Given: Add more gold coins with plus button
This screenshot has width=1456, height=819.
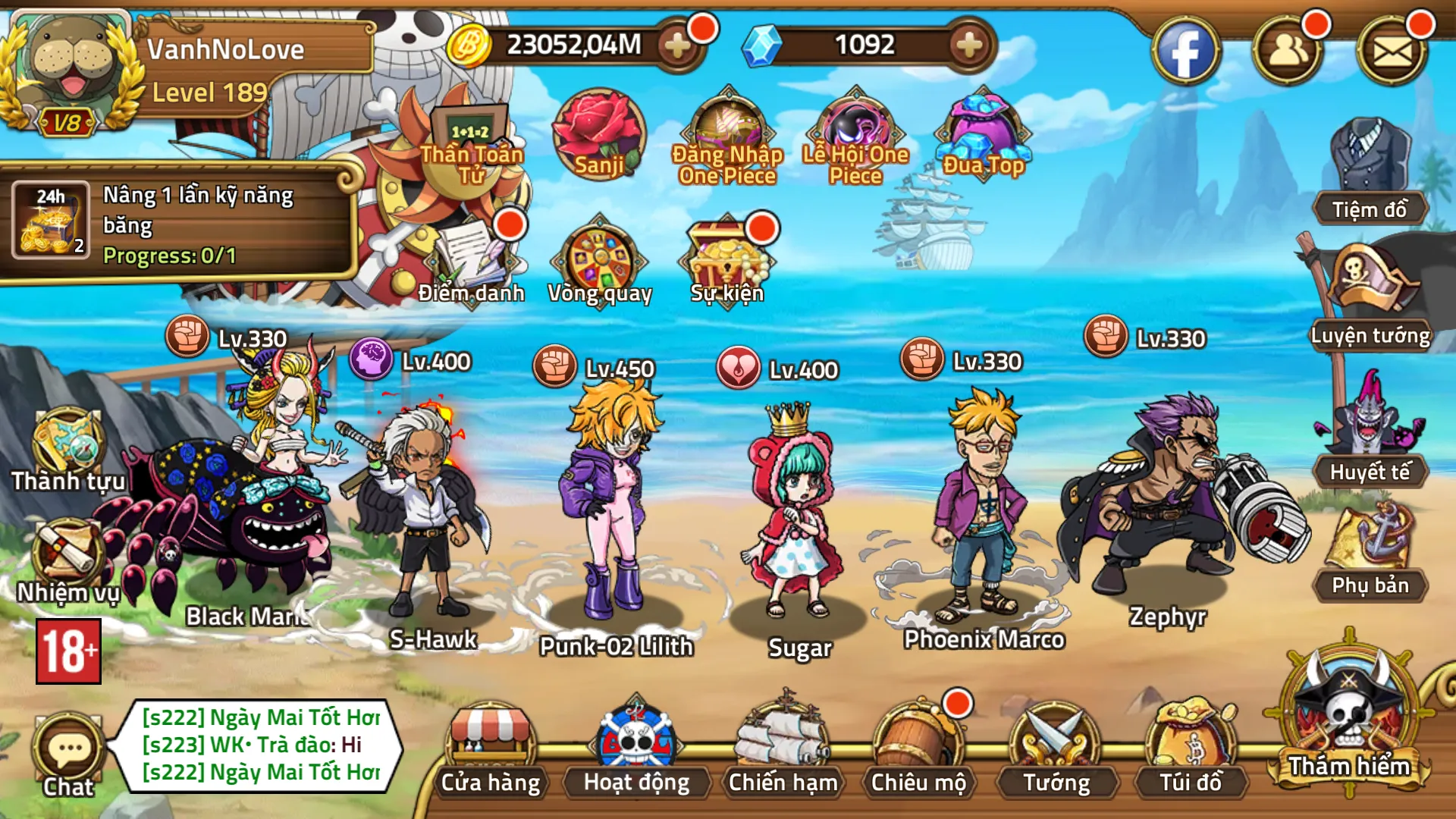Looking at the screenshot, I should tap(677, 46).
